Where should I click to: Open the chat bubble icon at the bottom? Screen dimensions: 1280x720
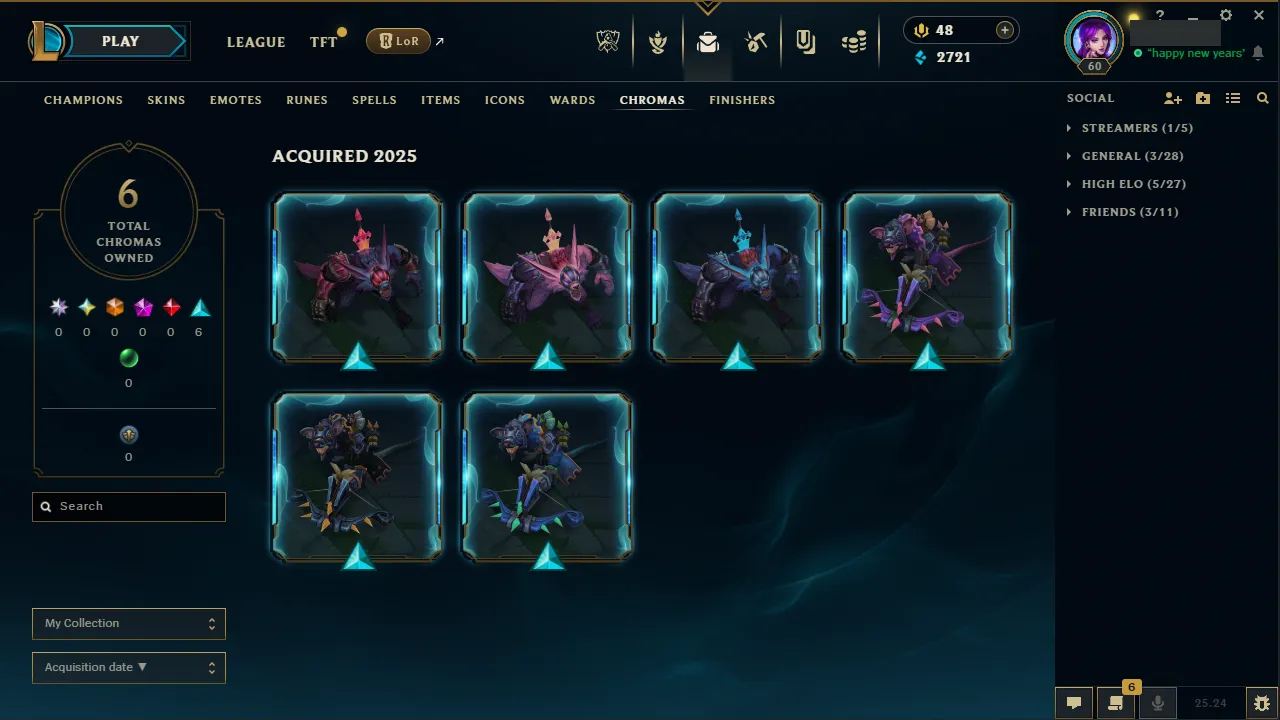(x=1073, y=702)
